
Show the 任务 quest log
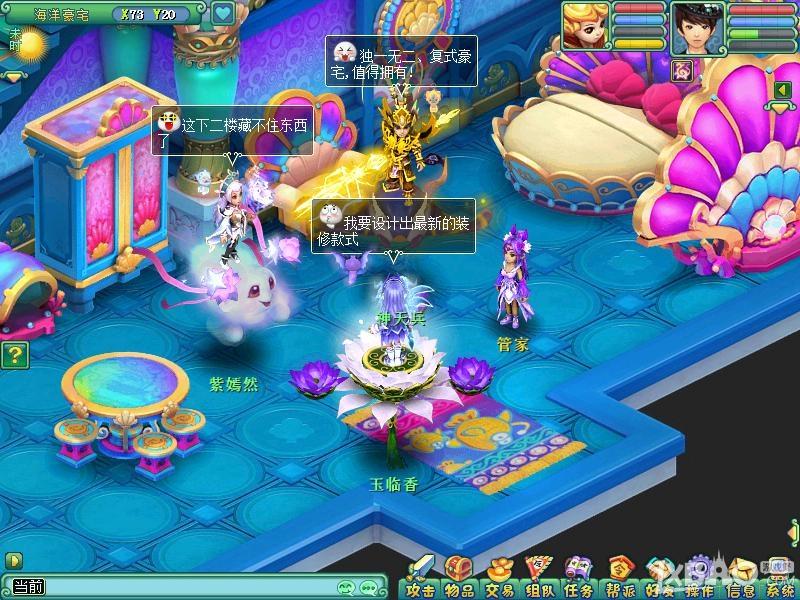[579, 578]
